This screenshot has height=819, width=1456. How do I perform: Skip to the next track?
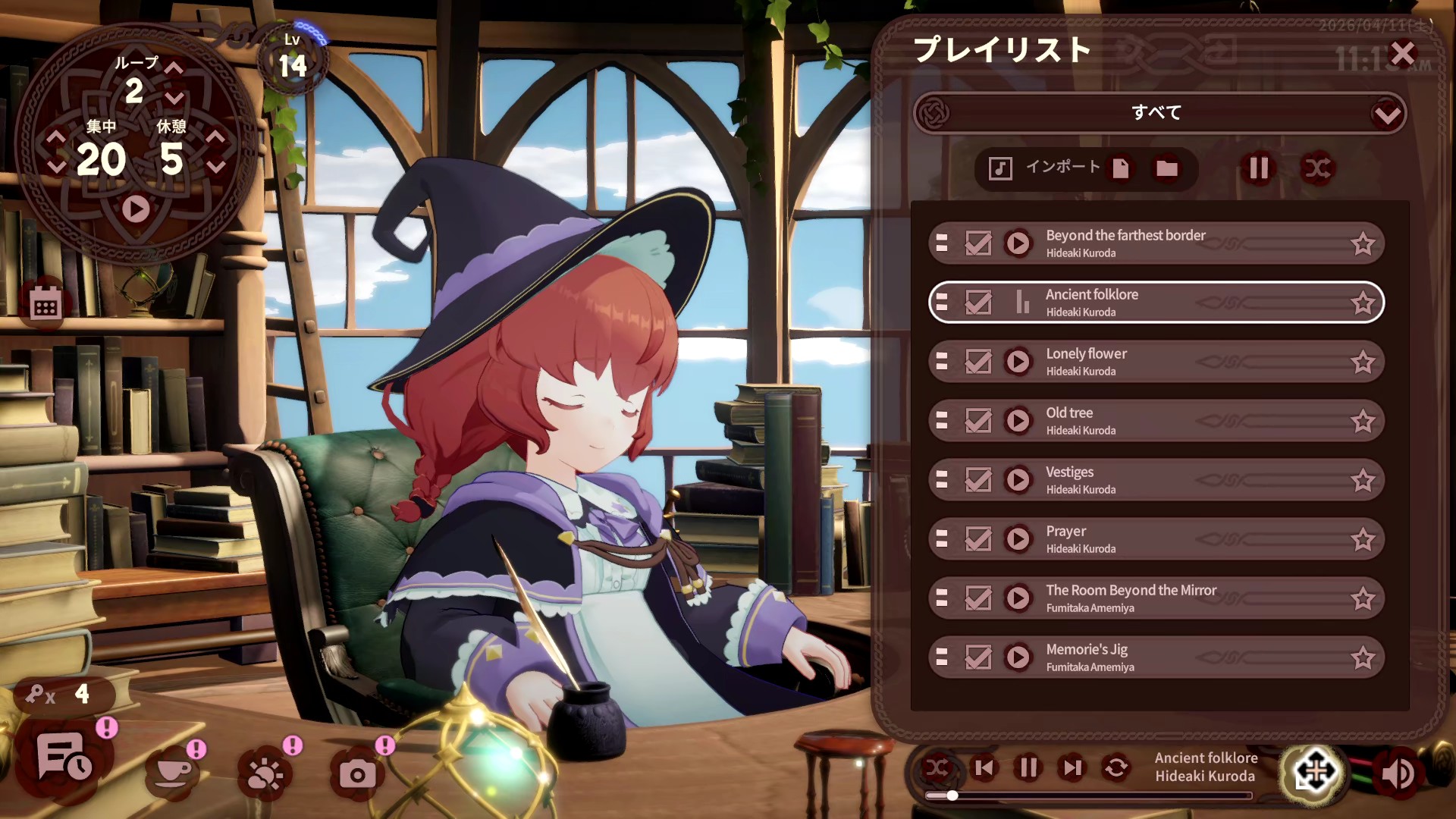tap(1071, 767)
